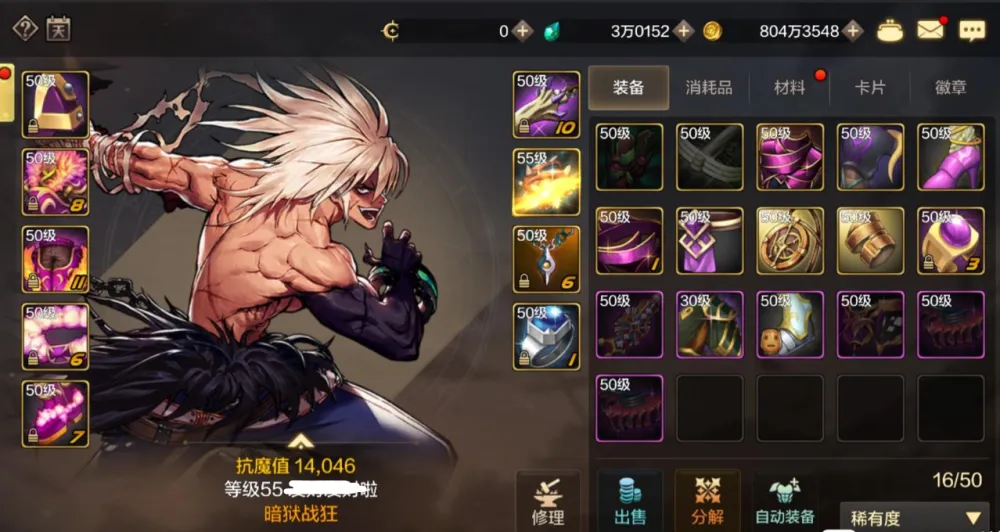Select the purple high-heel boots in inventory

tap(951, 157)
